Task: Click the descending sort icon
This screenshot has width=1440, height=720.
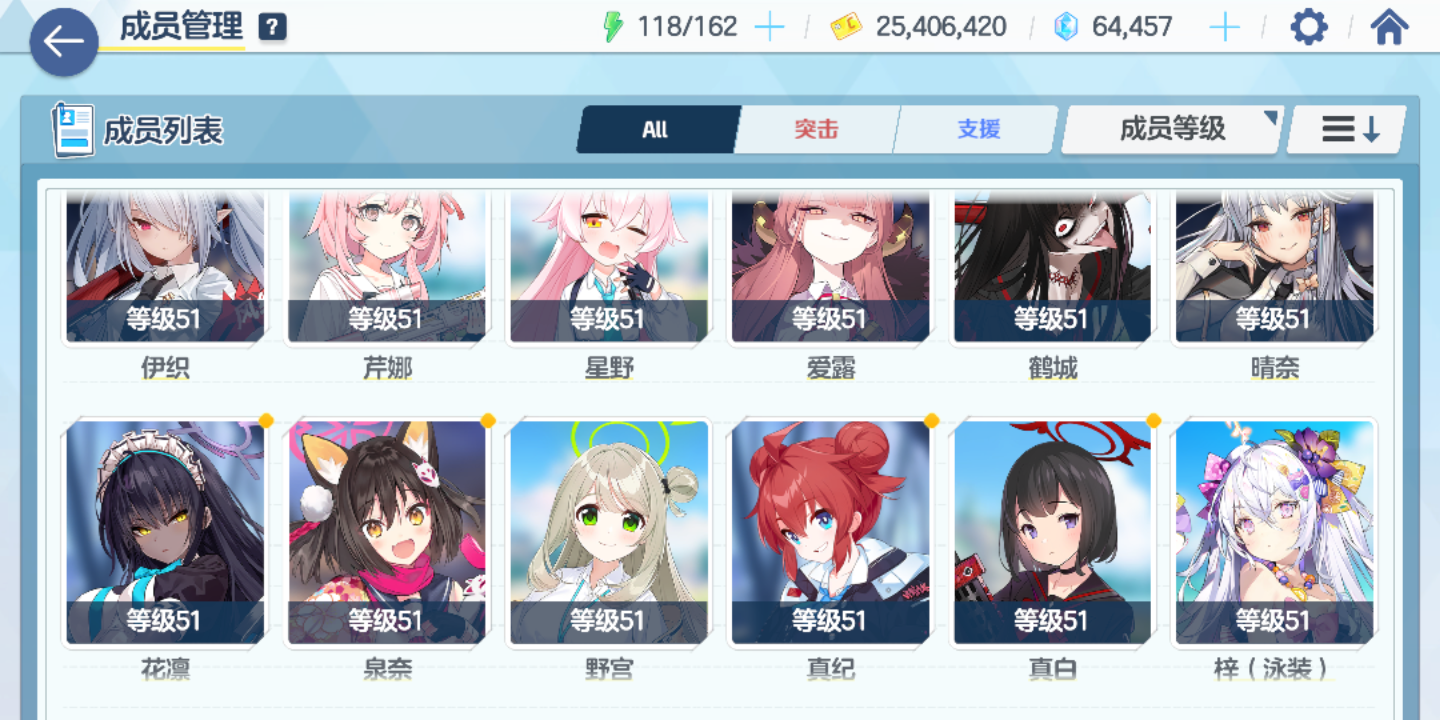Action: click(1345, 129)
